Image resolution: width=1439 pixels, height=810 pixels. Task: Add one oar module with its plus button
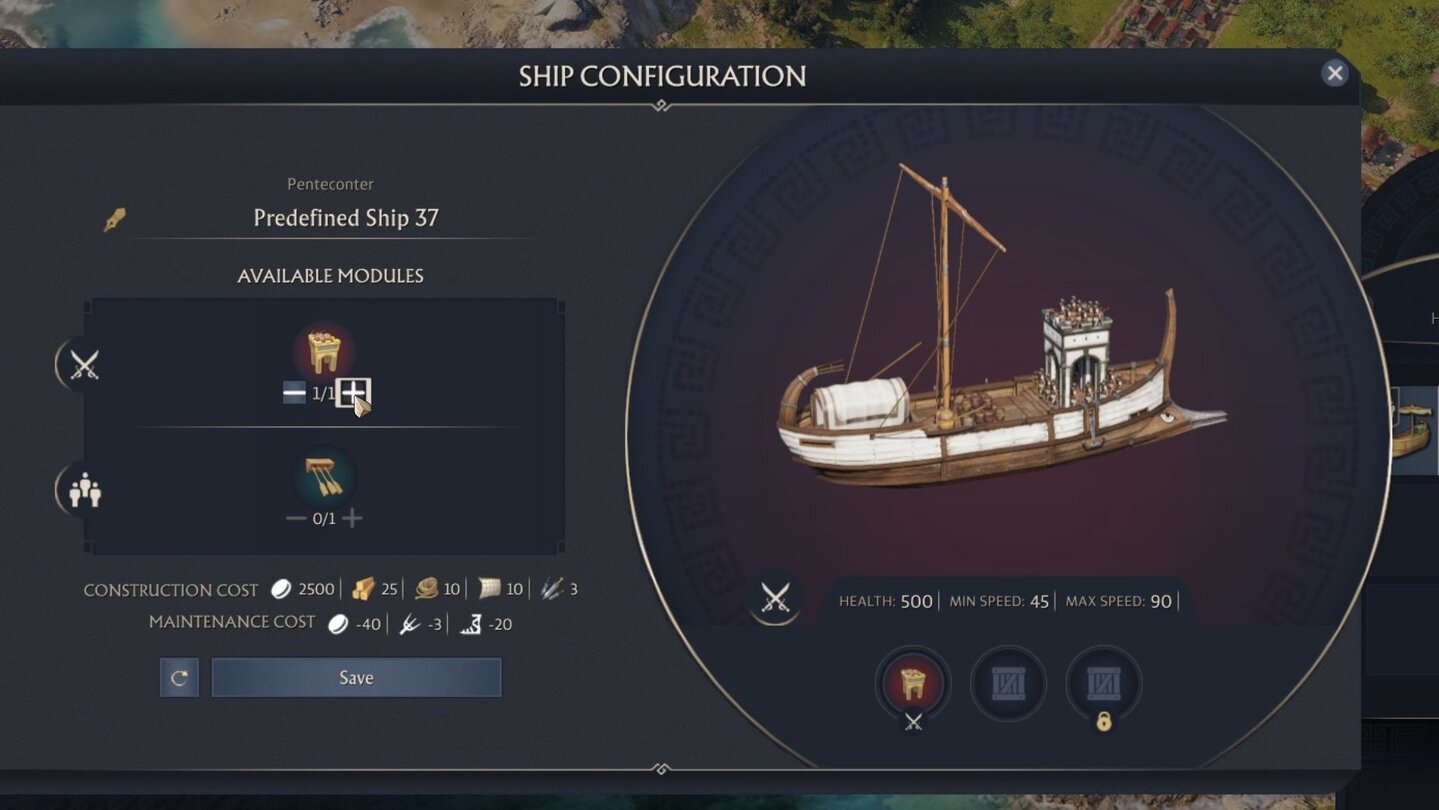[352, 518]
